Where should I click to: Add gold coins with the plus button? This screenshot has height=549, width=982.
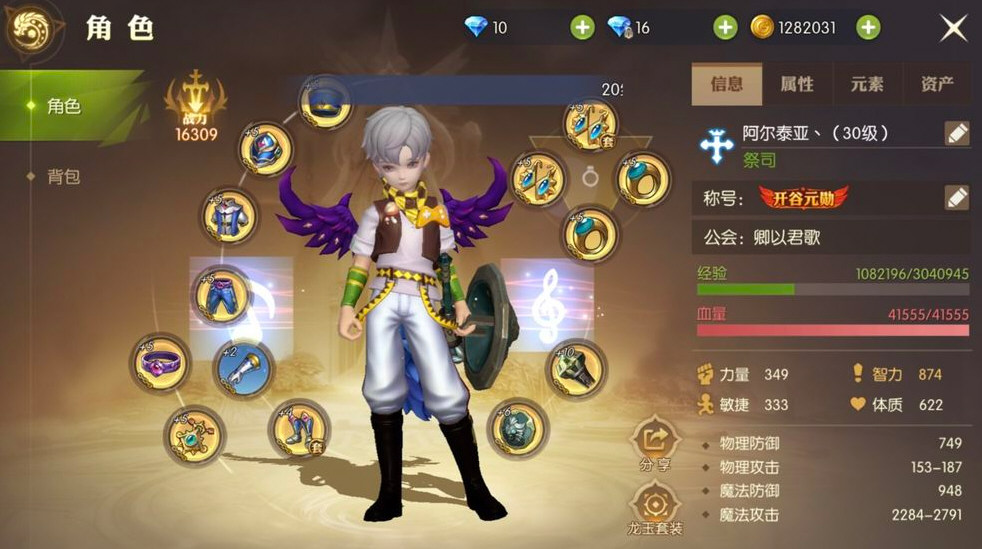pyautogui.click(x=868, y=28)
